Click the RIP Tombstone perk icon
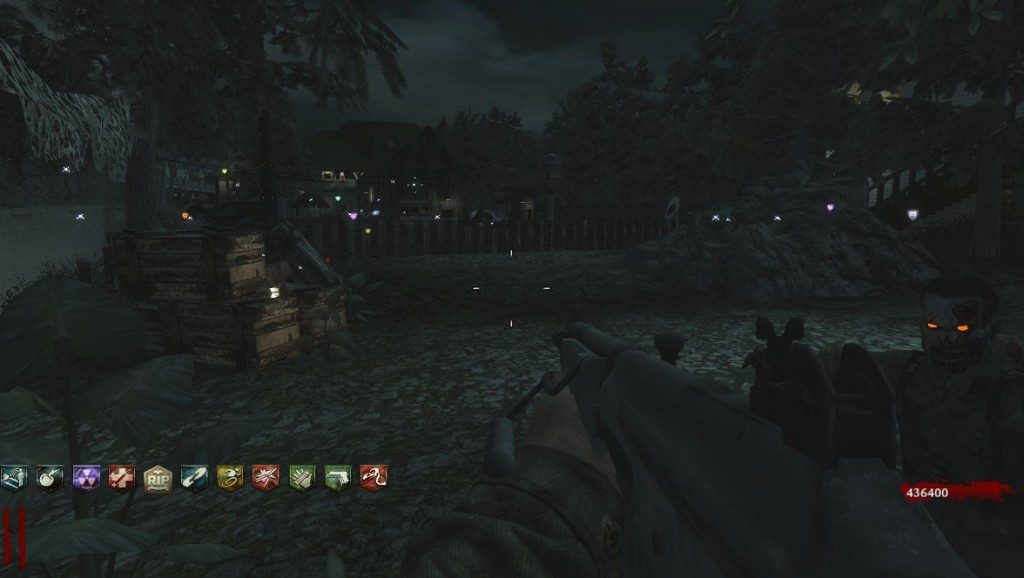This screenshot has width=1024, height=578. (x=157, y=477)
